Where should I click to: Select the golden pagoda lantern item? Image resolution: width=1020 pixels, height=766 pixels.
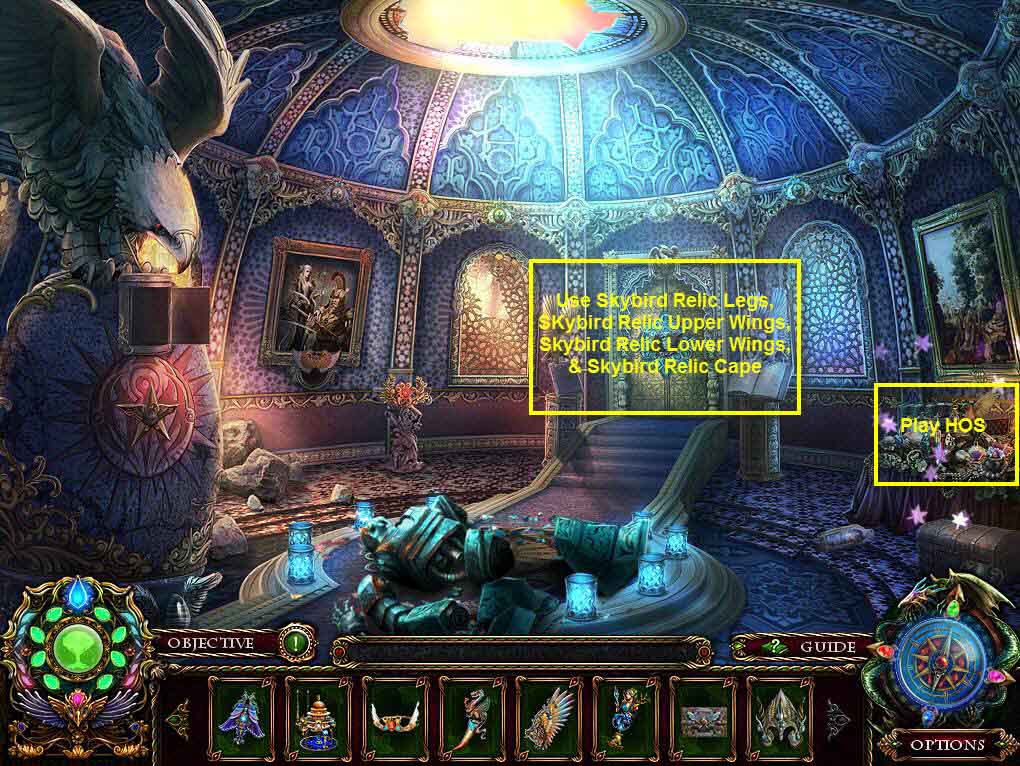318,715
